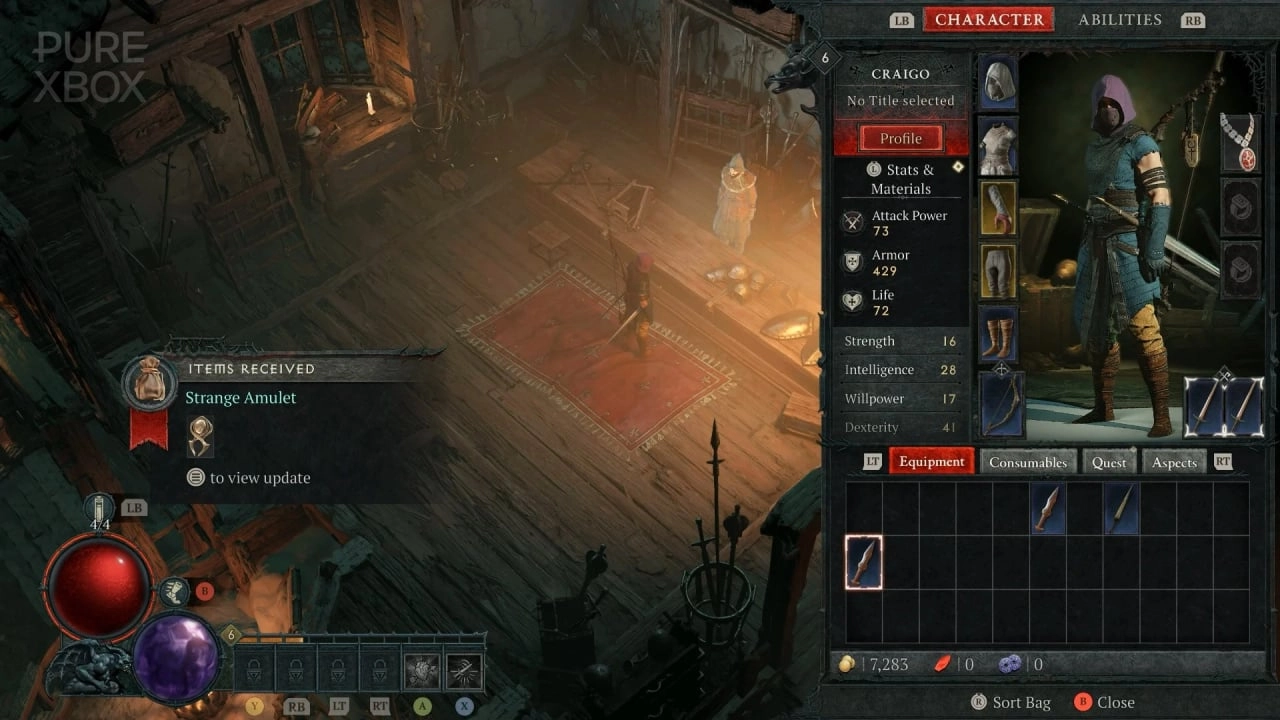This screenshot has height=720, width=1280.
Task: Click the Sort Bag button
Action: (x=1011, y=702)
